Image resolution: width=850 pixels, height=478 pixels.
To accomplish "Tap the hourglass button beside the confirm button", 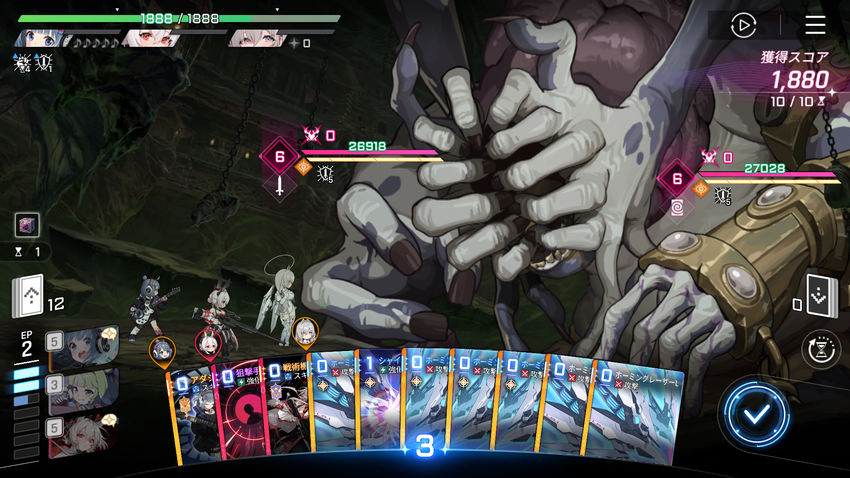I will click(x=823, y=350).
